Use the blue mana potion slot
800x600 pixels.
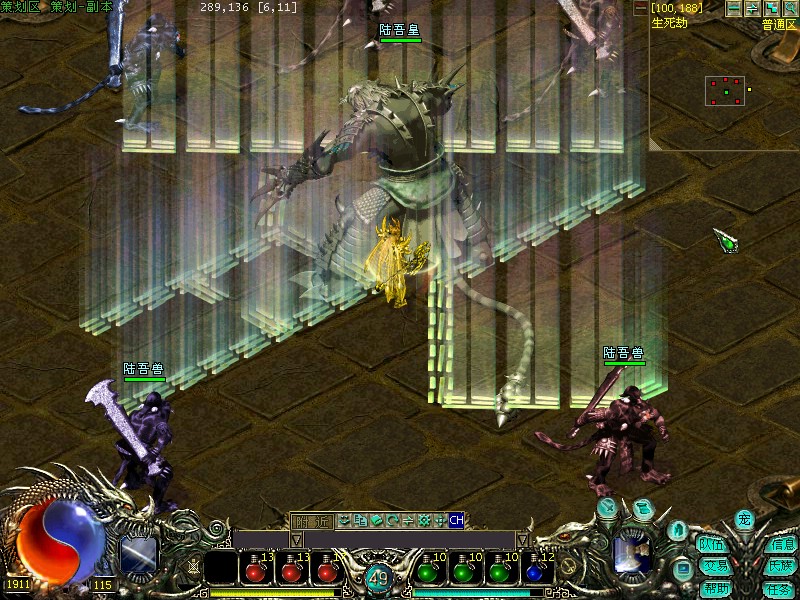click(x=540, y=572)
